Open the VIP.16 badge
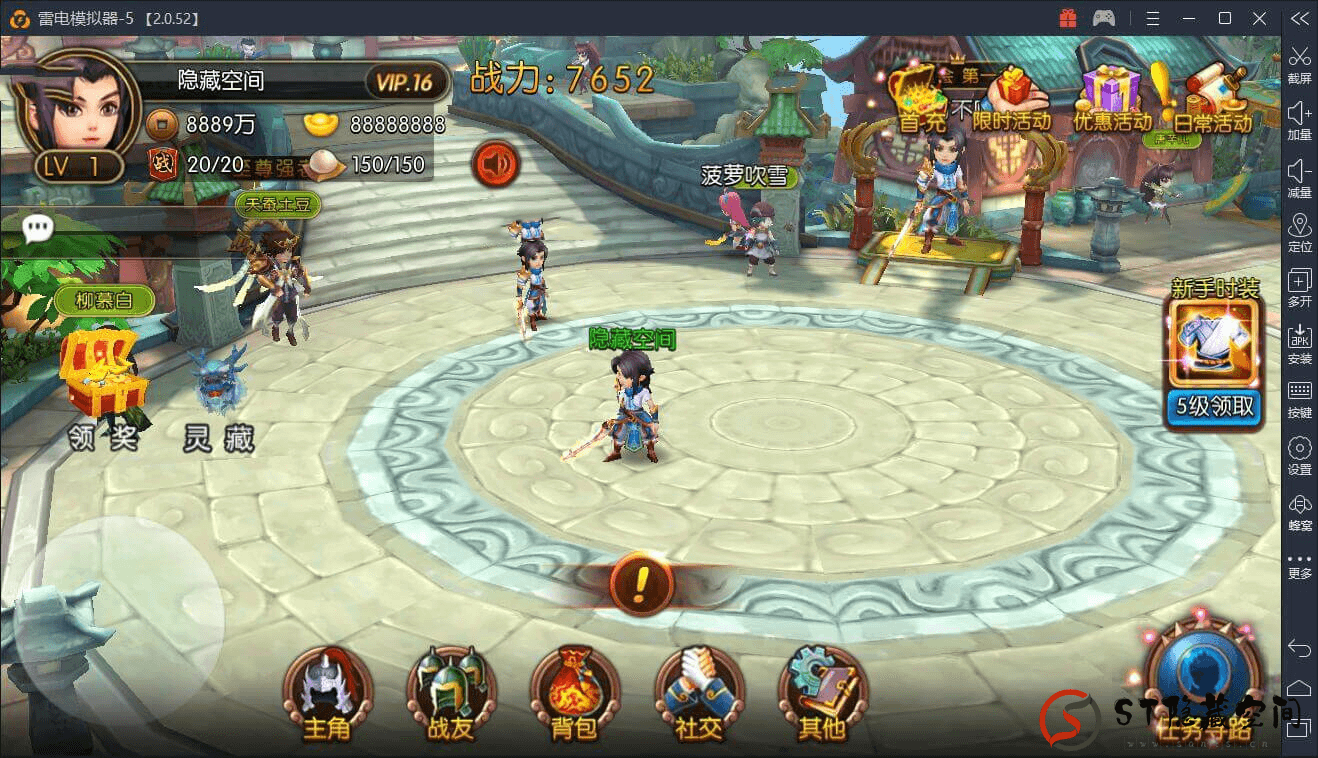The height and width of the screenshot is (758, 1318). [405, 82]
